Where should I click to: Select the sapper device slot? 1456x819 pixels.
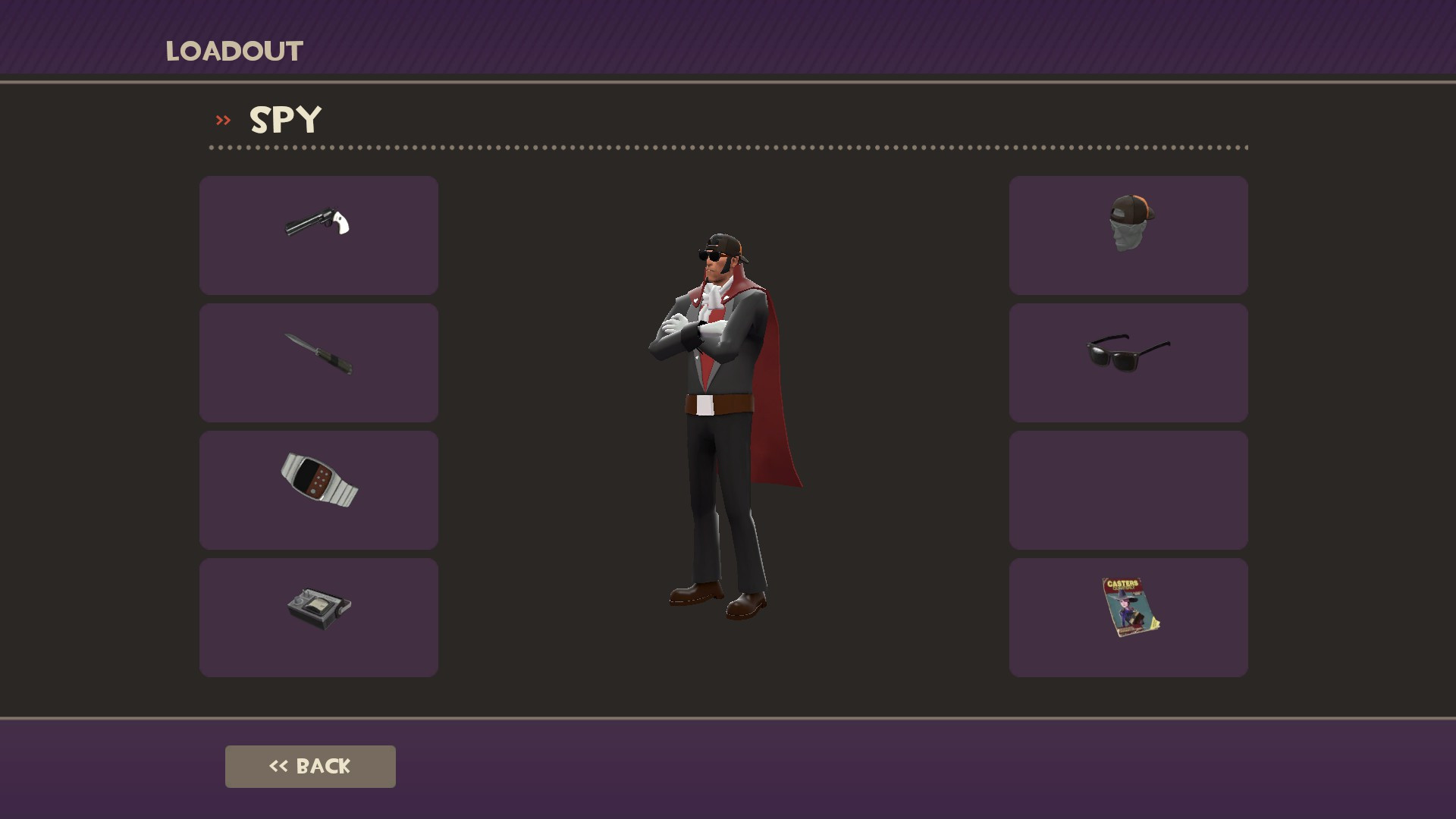[318, 617]
